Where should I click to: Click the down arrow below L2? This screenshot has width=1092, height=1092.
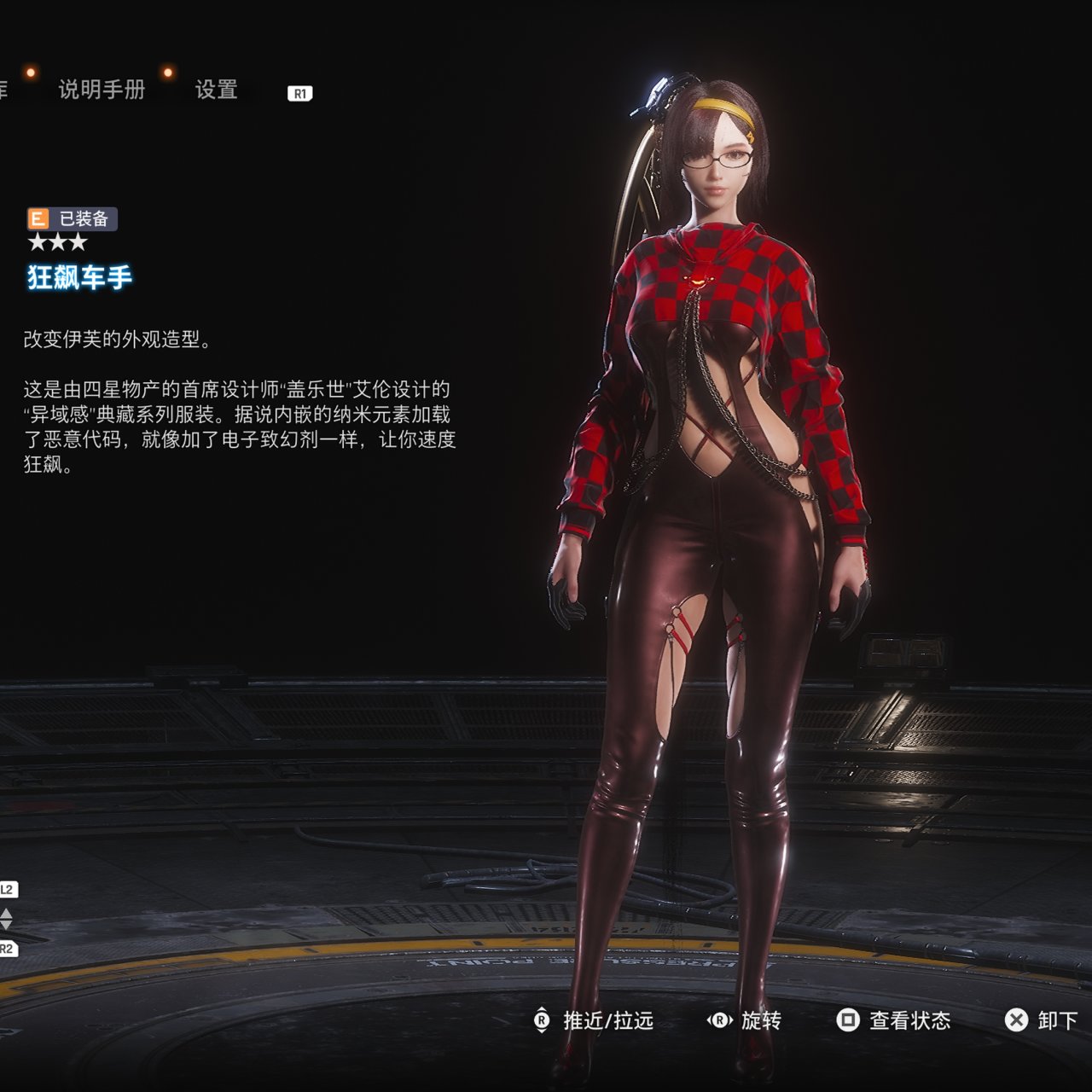(6, 925)
